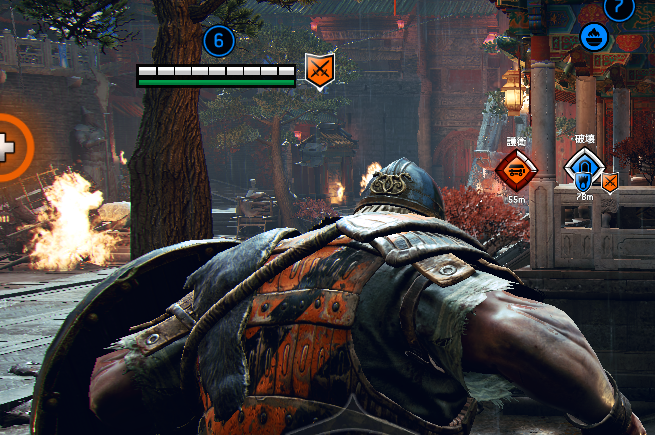Click the blue level 6 circle badge
Viewport: 655px width, 435px height.
tap(219, 41)
